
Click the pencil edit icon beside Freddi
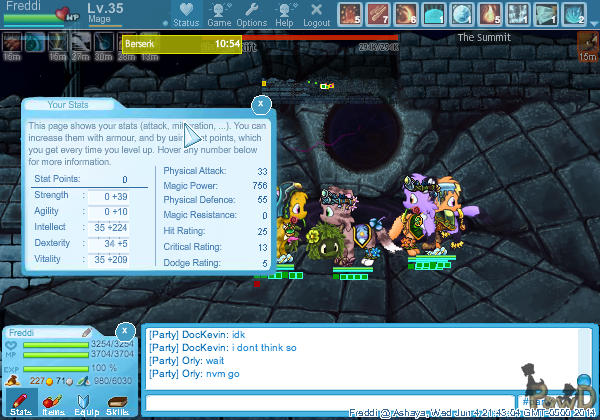tap(87, 331)
